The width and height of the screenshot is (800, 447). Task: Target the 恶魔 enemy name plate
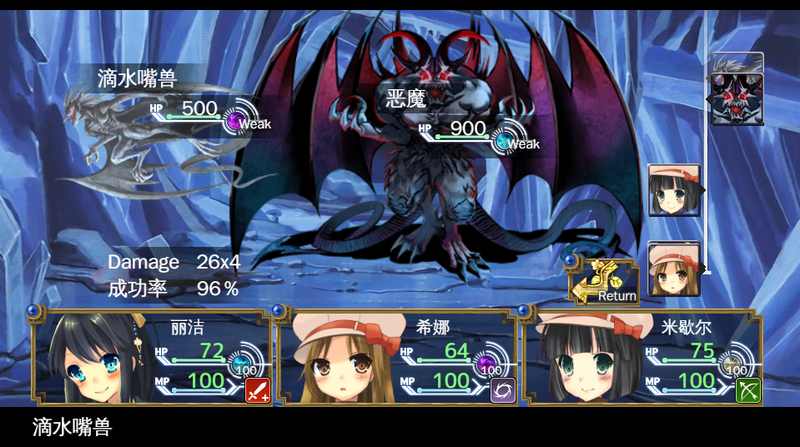pos(407,99)
